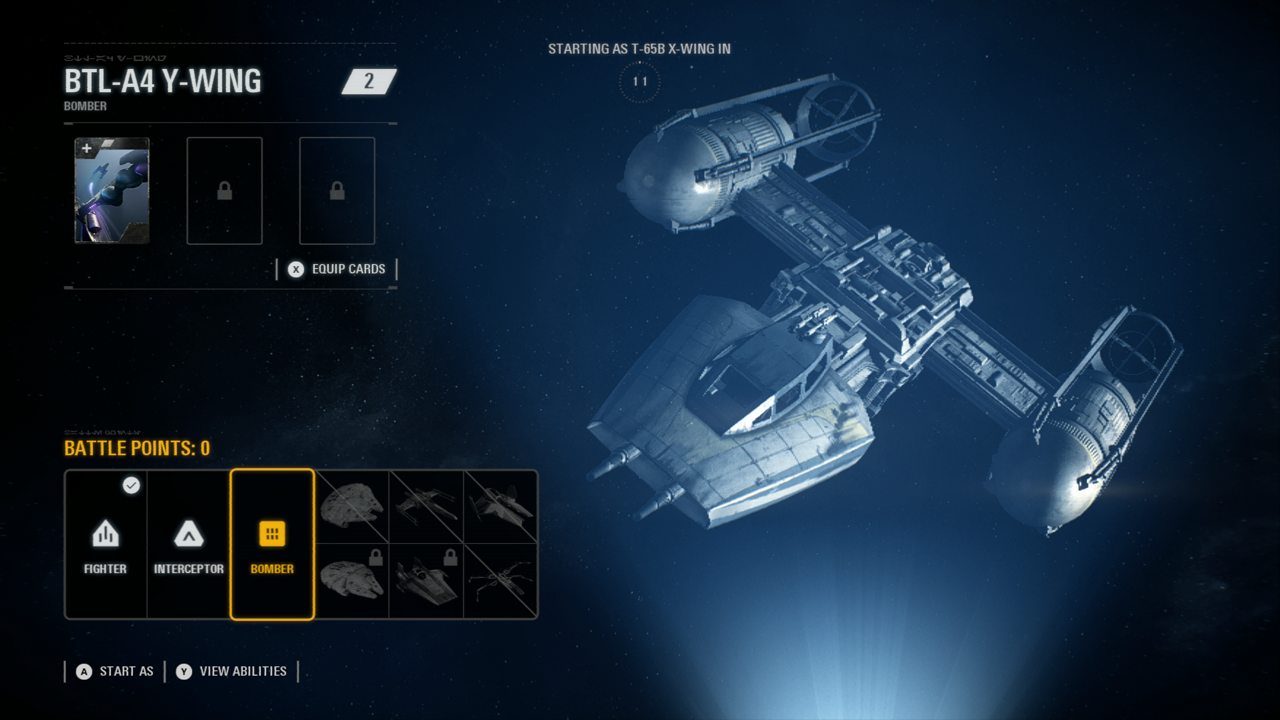Choose the padlocked A-wing hero ship tile

(x=426, y=581)
